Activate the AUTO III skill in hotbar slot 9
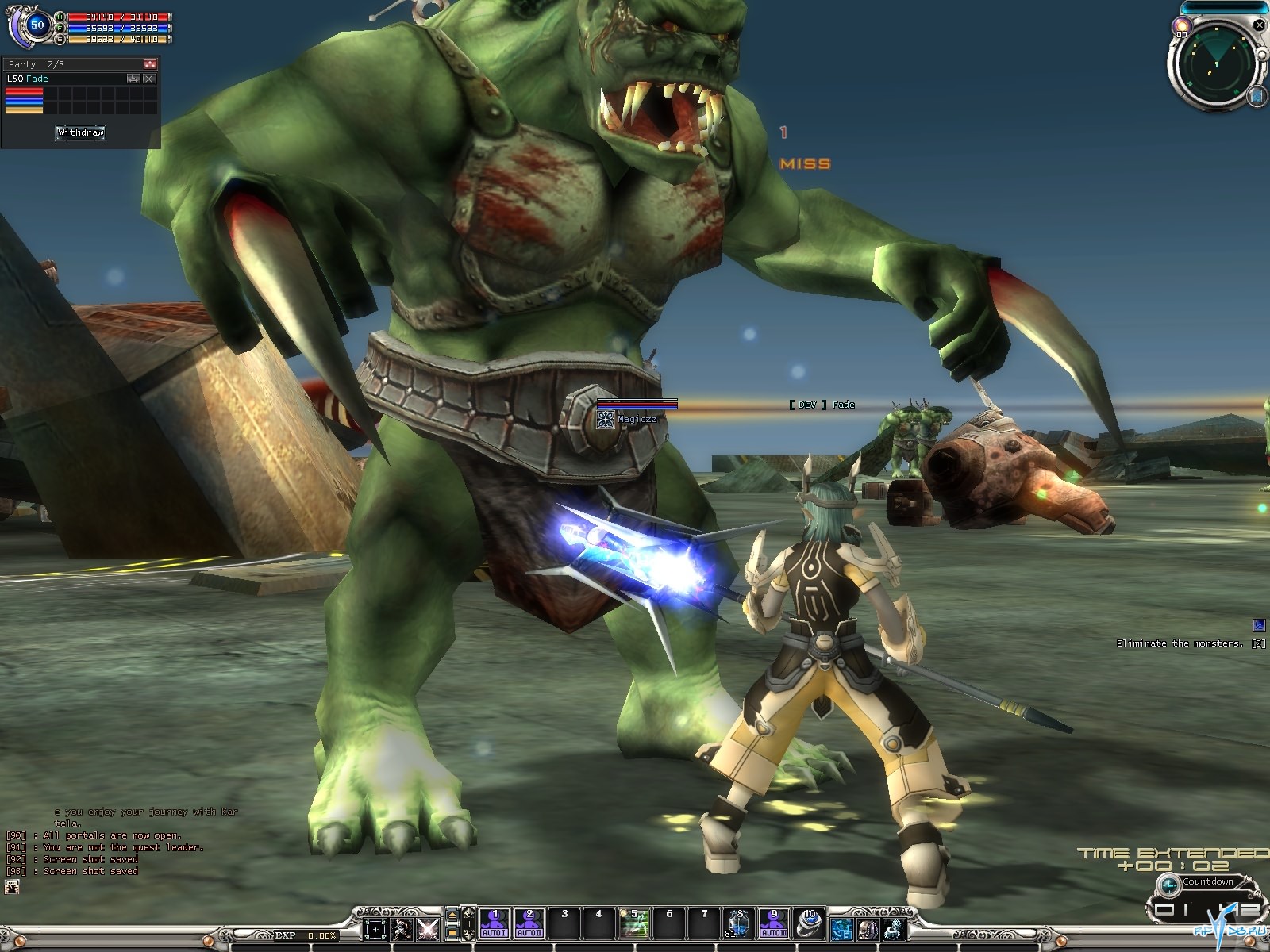1270x952 pixels. [x=773, y=924]
